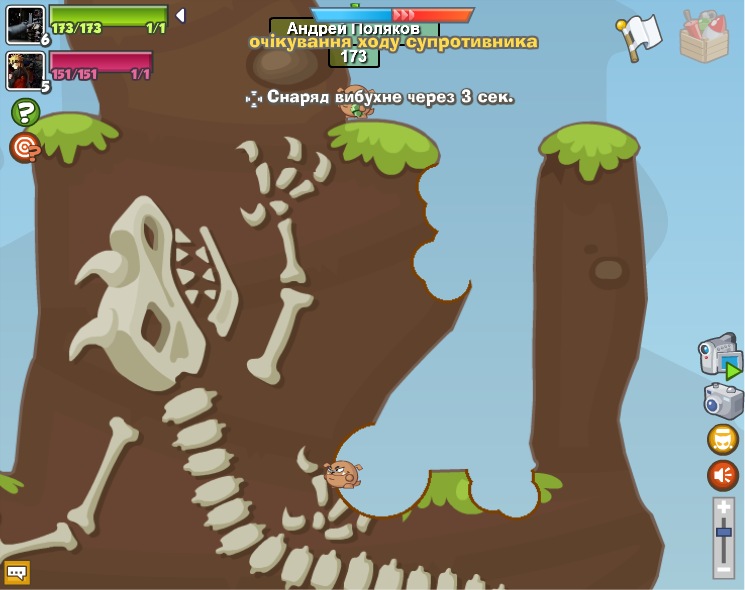Start replay recording with the video camera

coord(719,356)
